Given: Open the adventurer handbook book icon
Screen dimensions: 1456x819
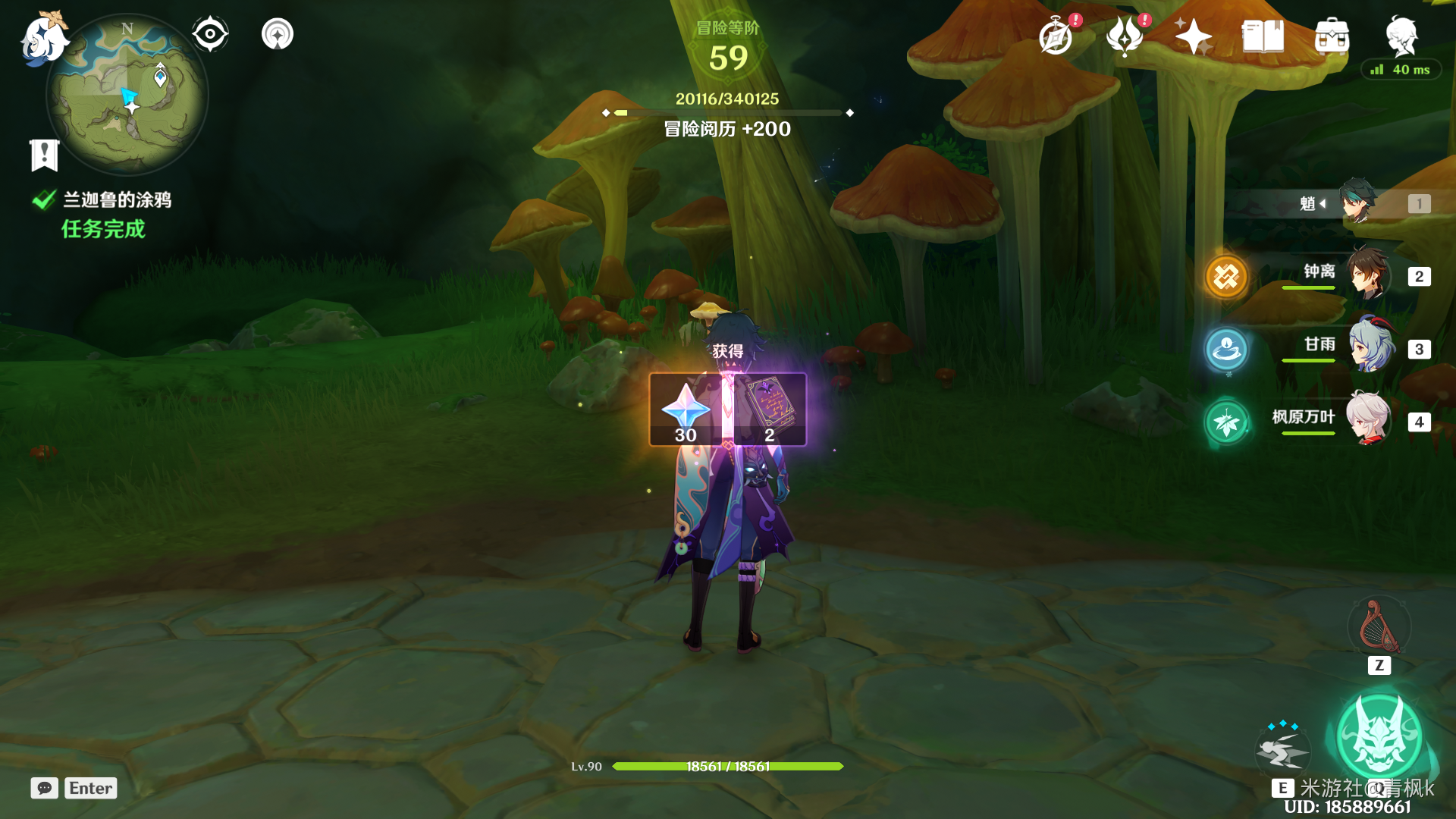Looking at the screenshot, I should [1263, 36].
